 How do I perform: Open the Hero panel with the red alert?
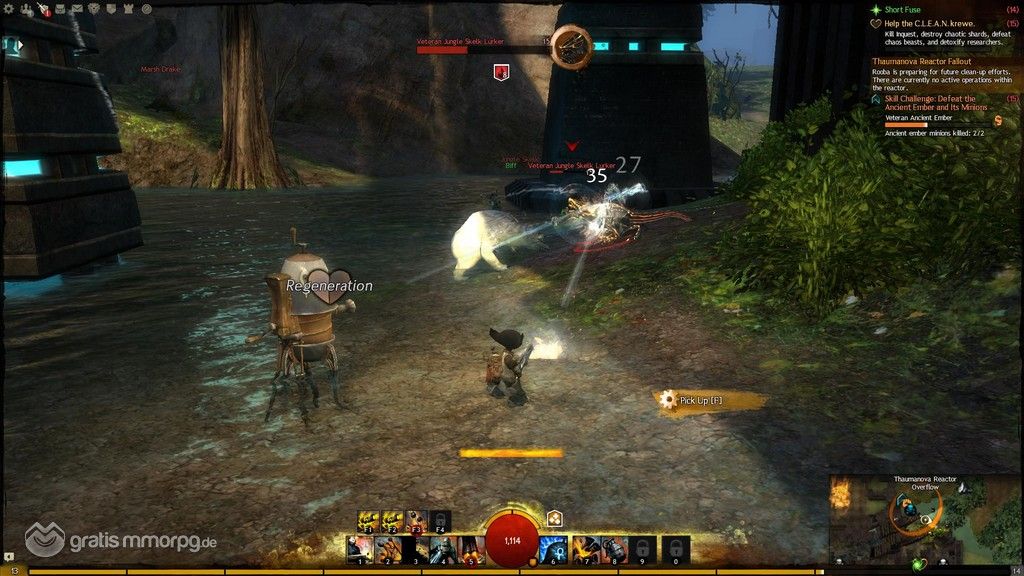(x=44, y=9)
